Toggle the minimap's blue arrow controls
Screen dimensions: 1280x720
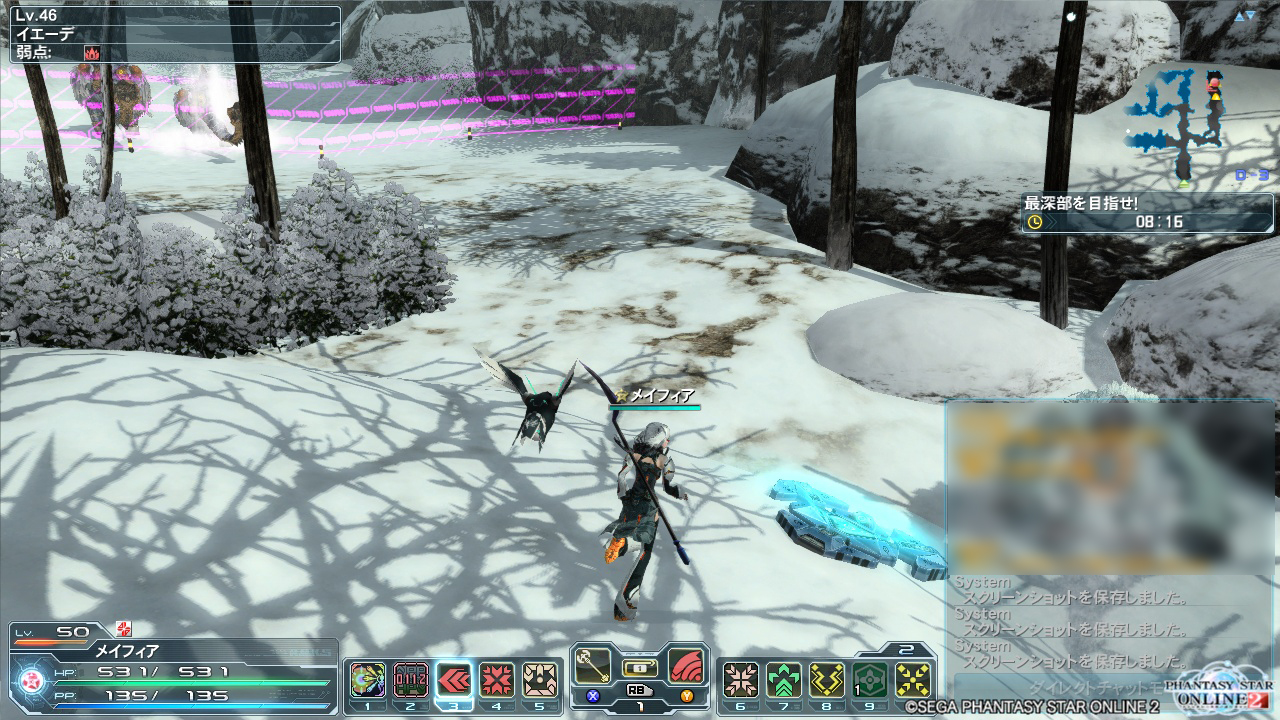click(1244, 16)
